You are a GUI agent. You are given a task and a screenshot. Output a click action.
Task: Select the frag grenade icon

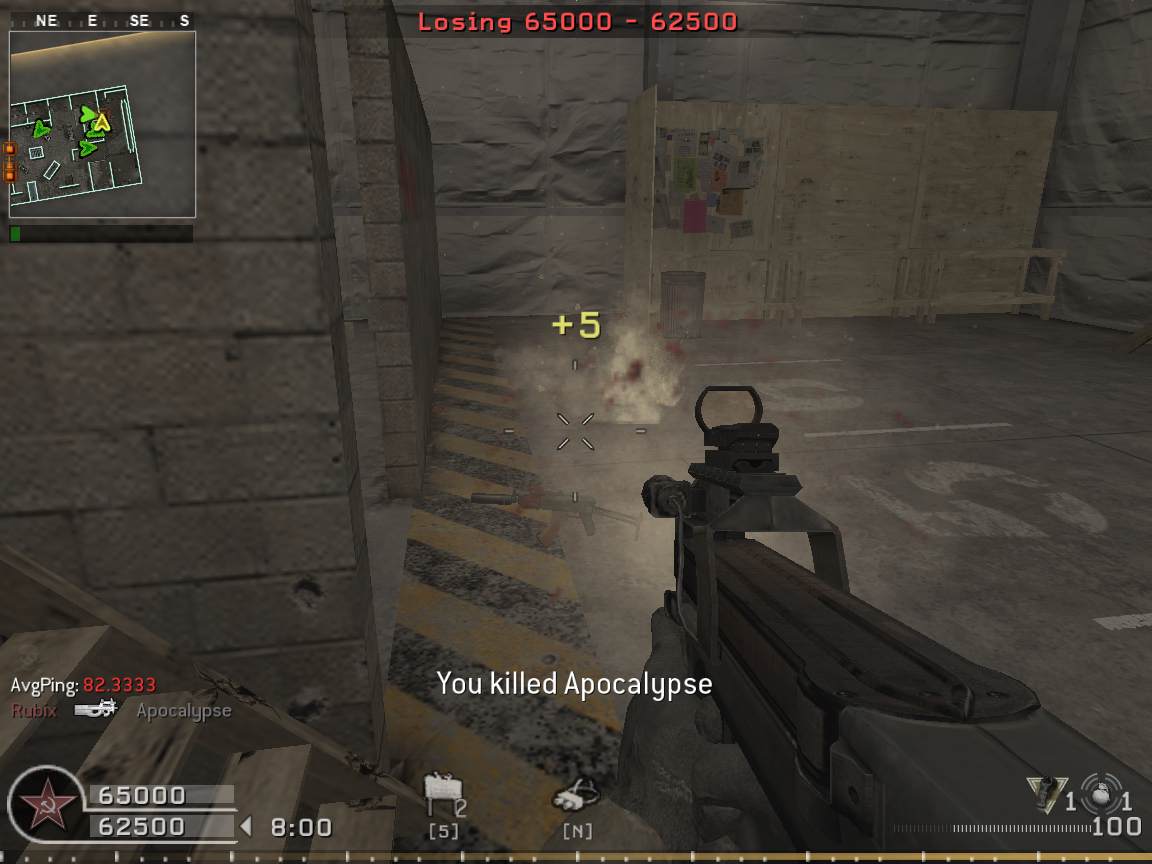pos(1102,792)
